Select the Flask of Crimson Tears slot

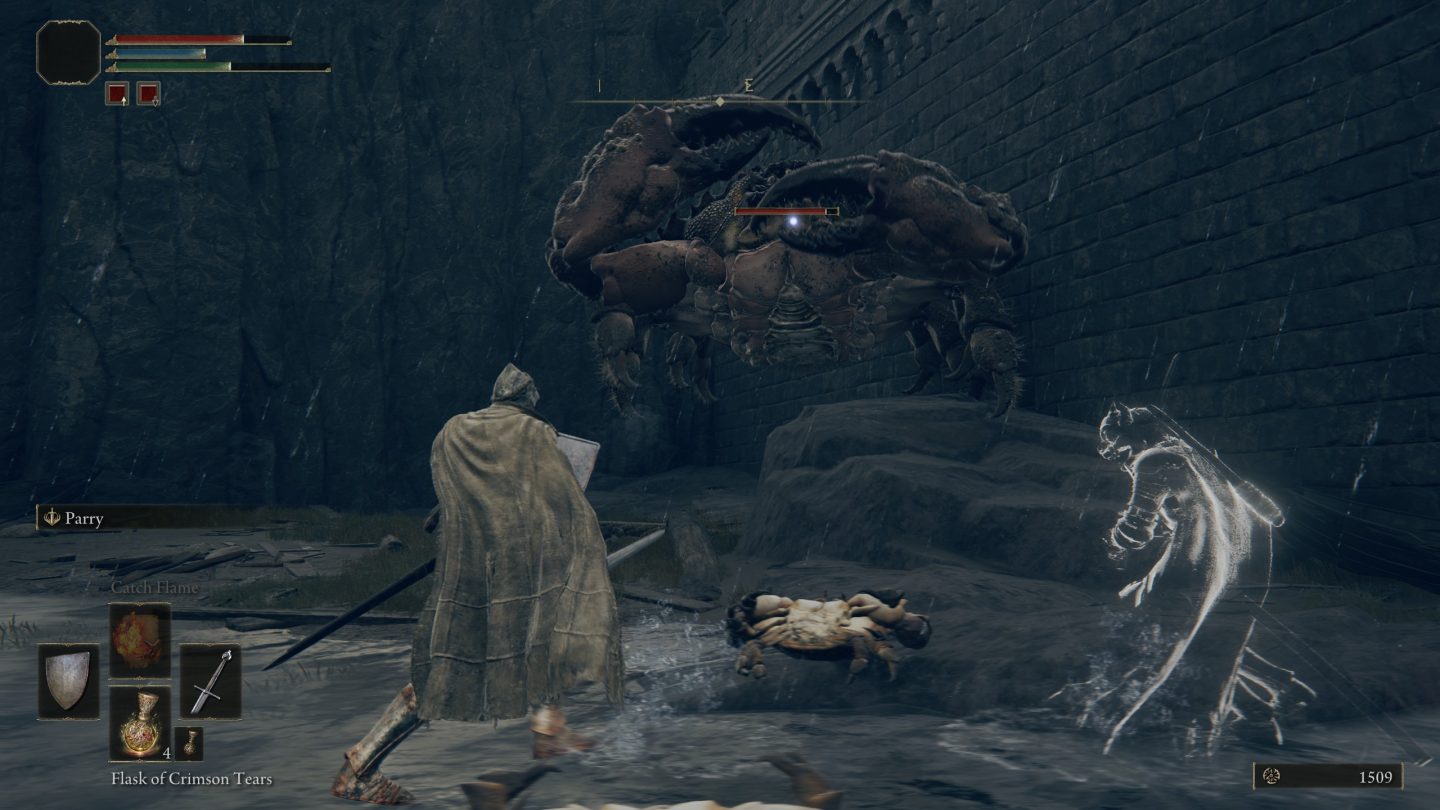139,723
